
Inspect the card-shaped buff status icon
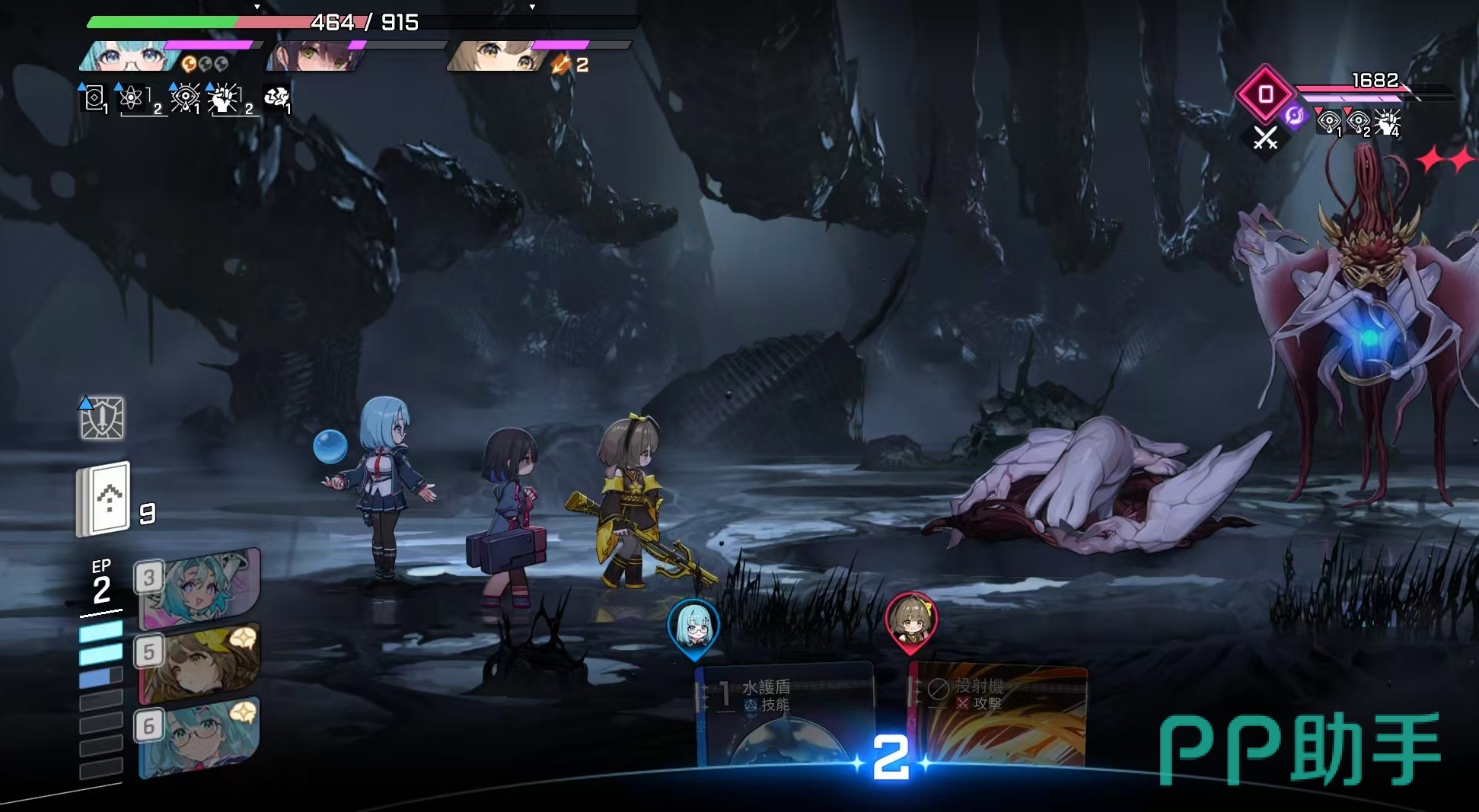coord(94,99)
